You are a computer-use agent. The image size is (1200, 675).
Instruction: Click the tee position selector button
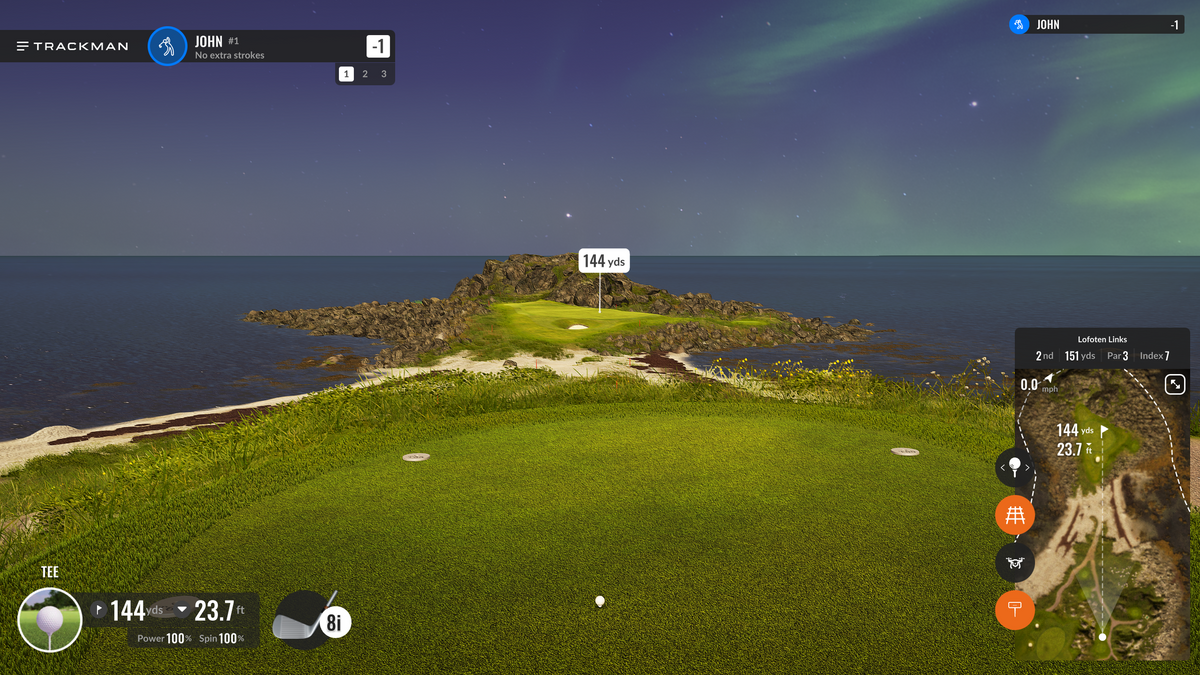coord(1015,467)
